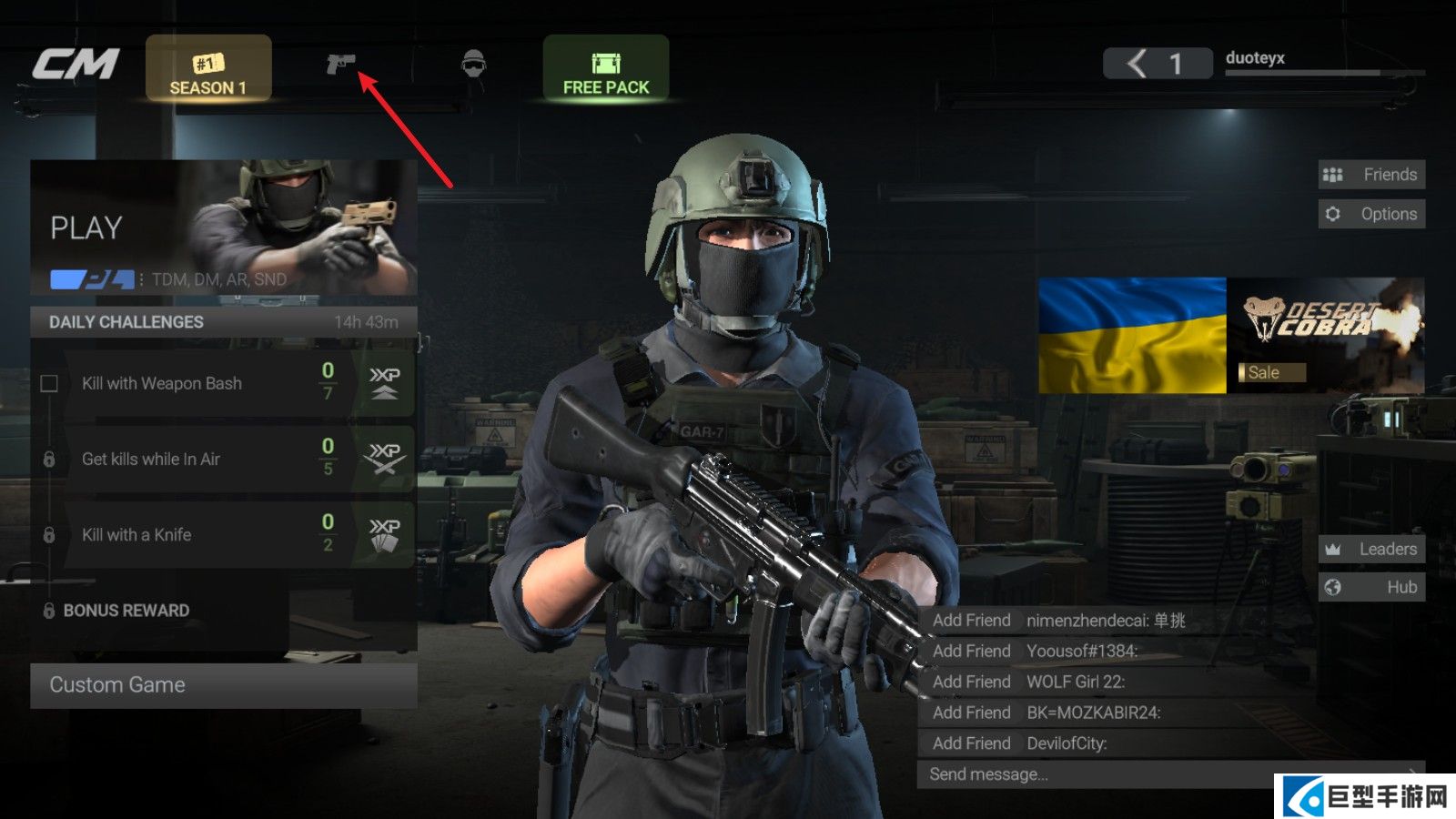This screenshot has width=1456, height=819.
Task: Add Friend next to nimenzhendecai
Action: pos(971,621)
